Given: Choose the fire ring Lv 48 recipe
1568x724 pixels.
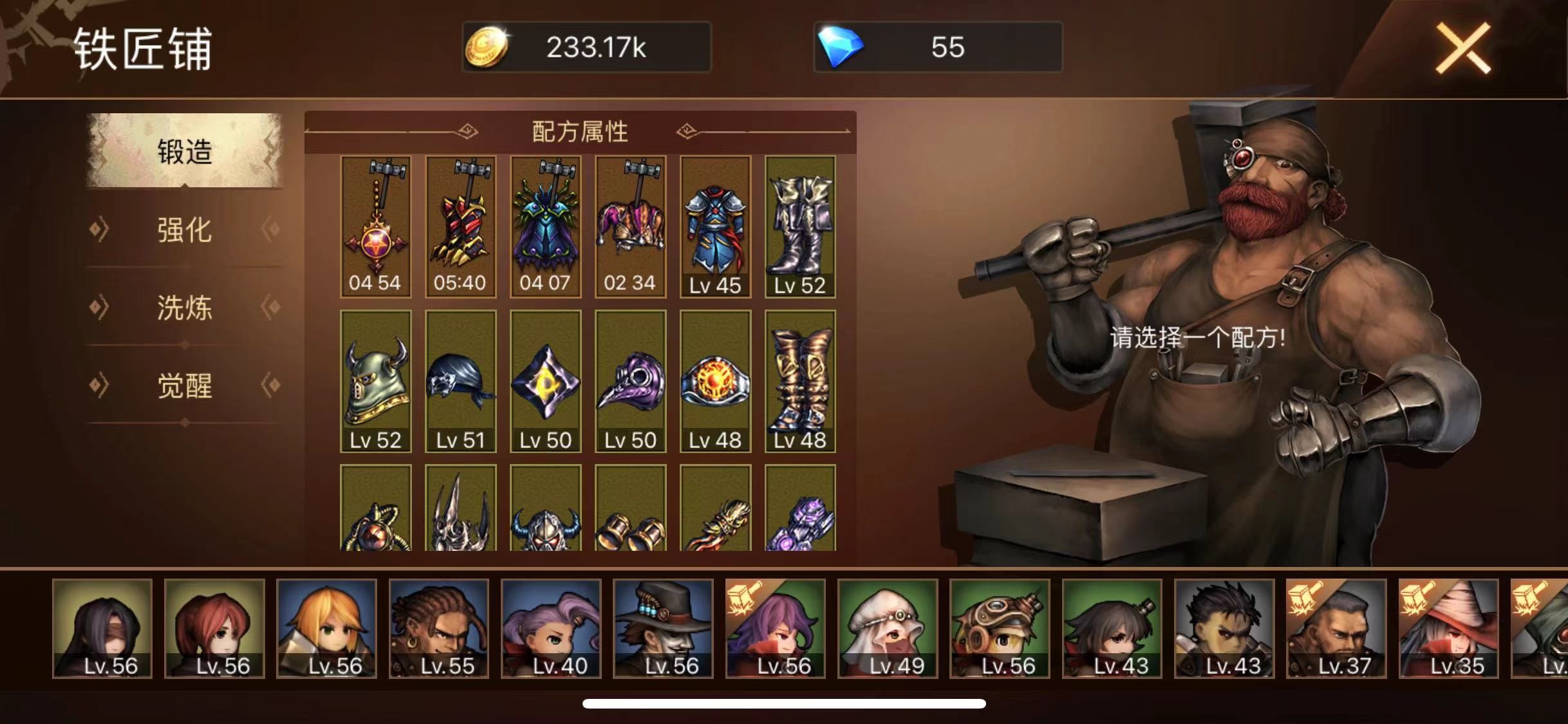Looking at the screenshot, I should (715, 381).
